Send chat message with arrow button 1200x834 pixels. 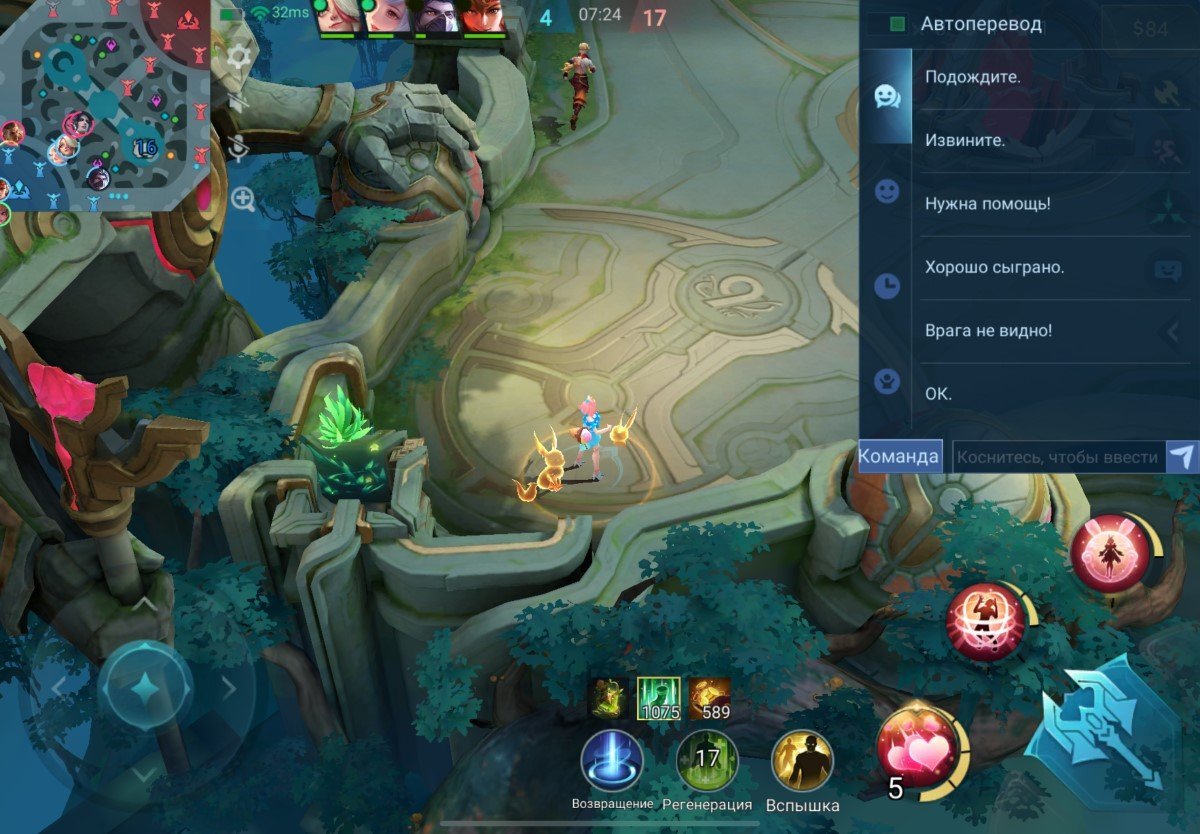1181,457
